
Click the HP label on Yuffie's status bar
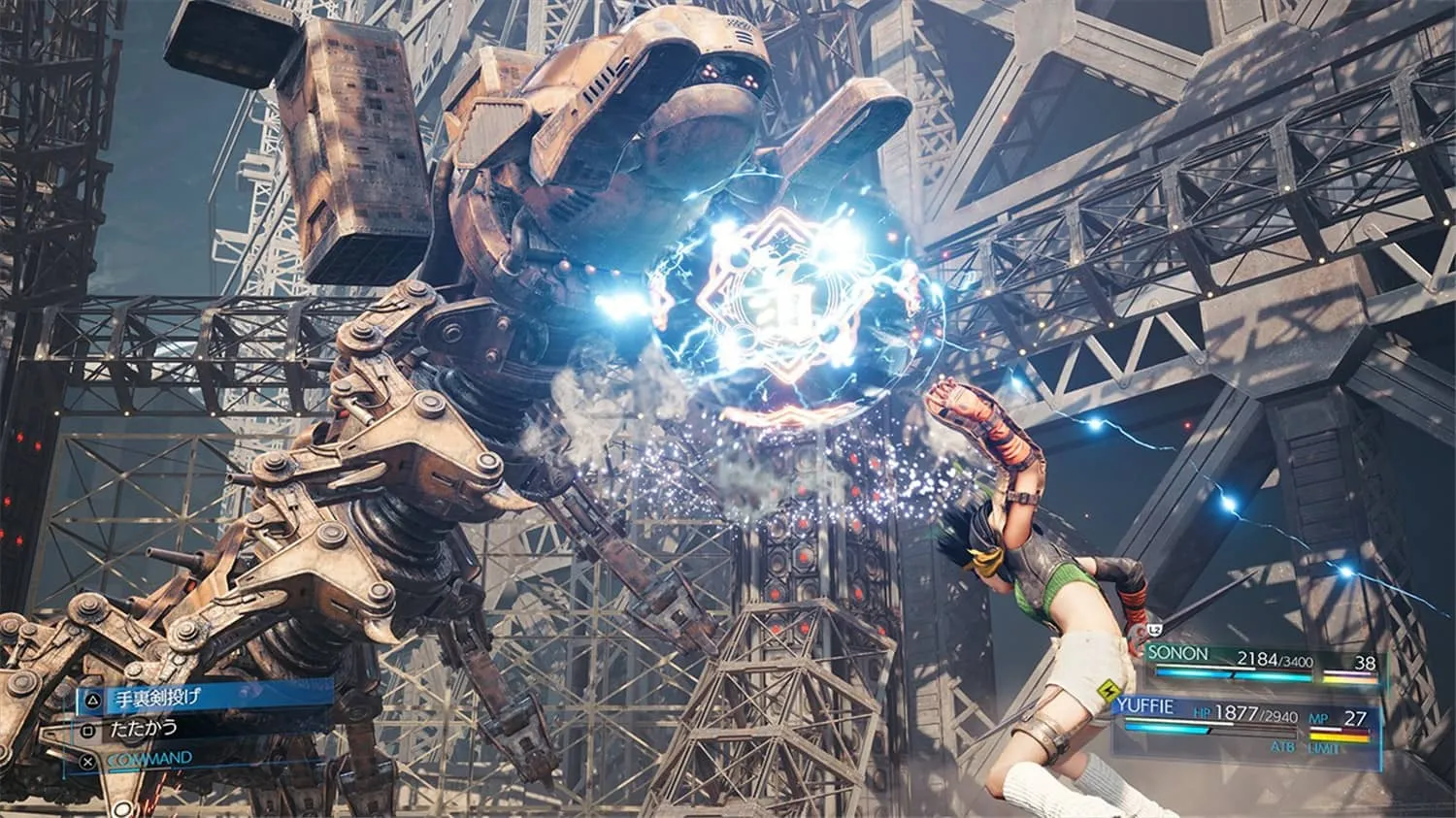coord(1204,713)
